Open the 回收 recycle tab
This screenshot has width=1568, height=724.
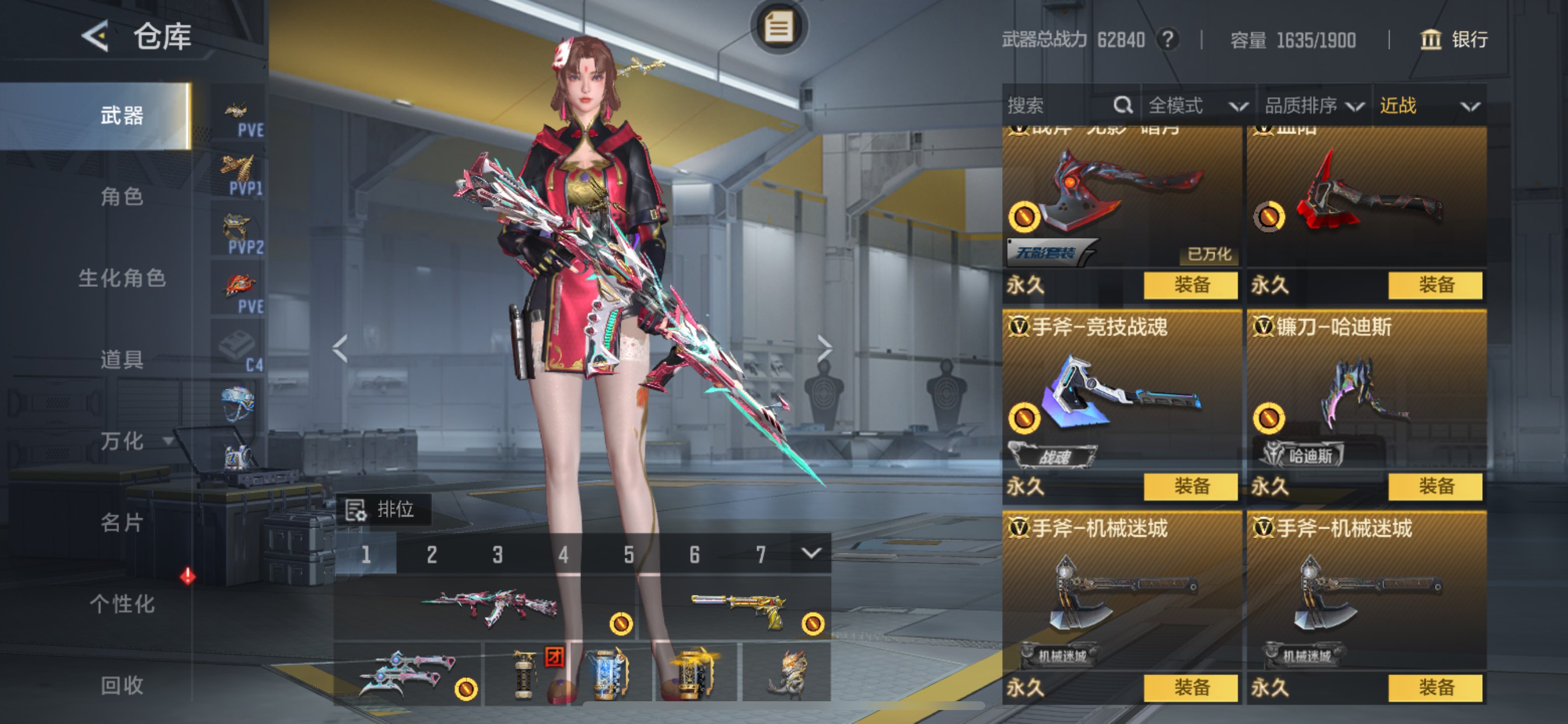pos(122,685)
